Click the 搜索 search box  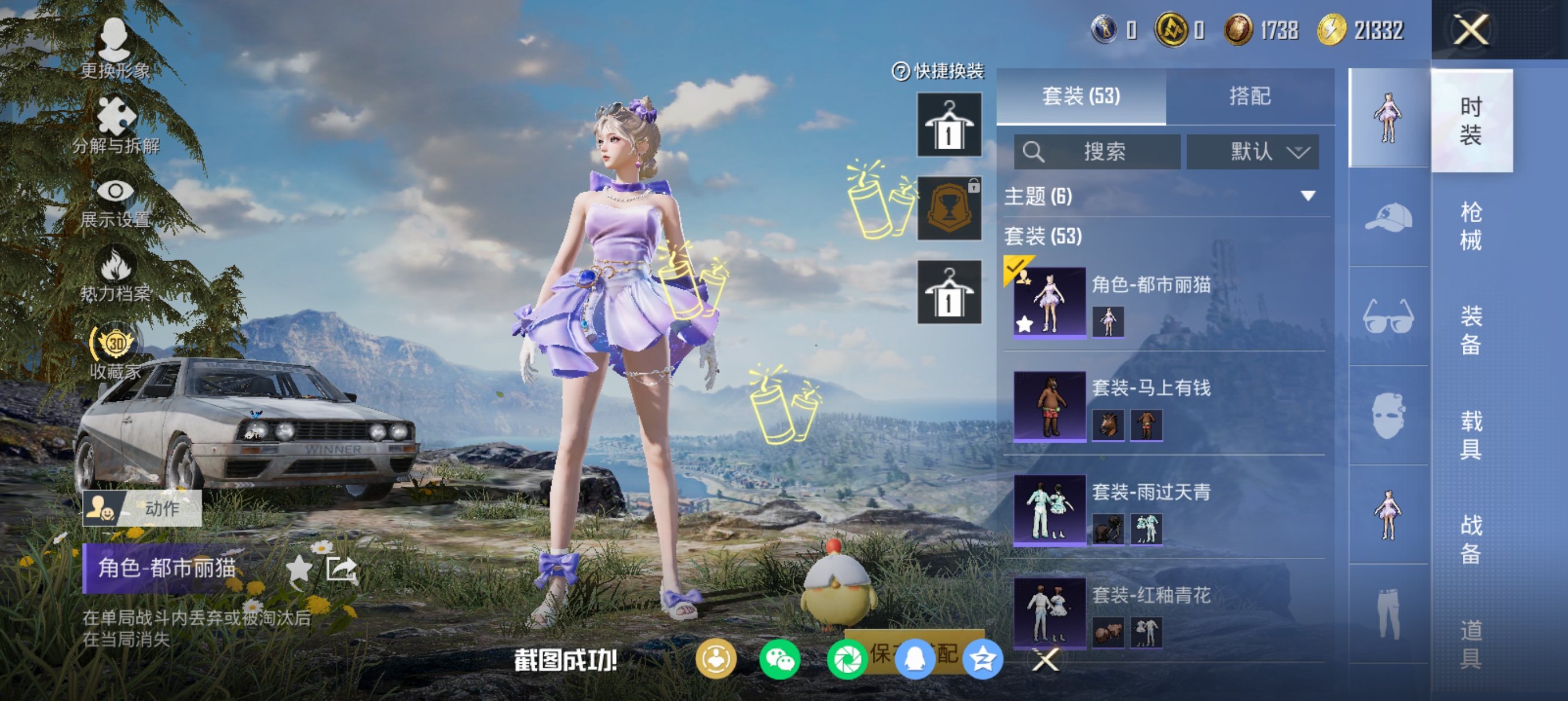1097,152
